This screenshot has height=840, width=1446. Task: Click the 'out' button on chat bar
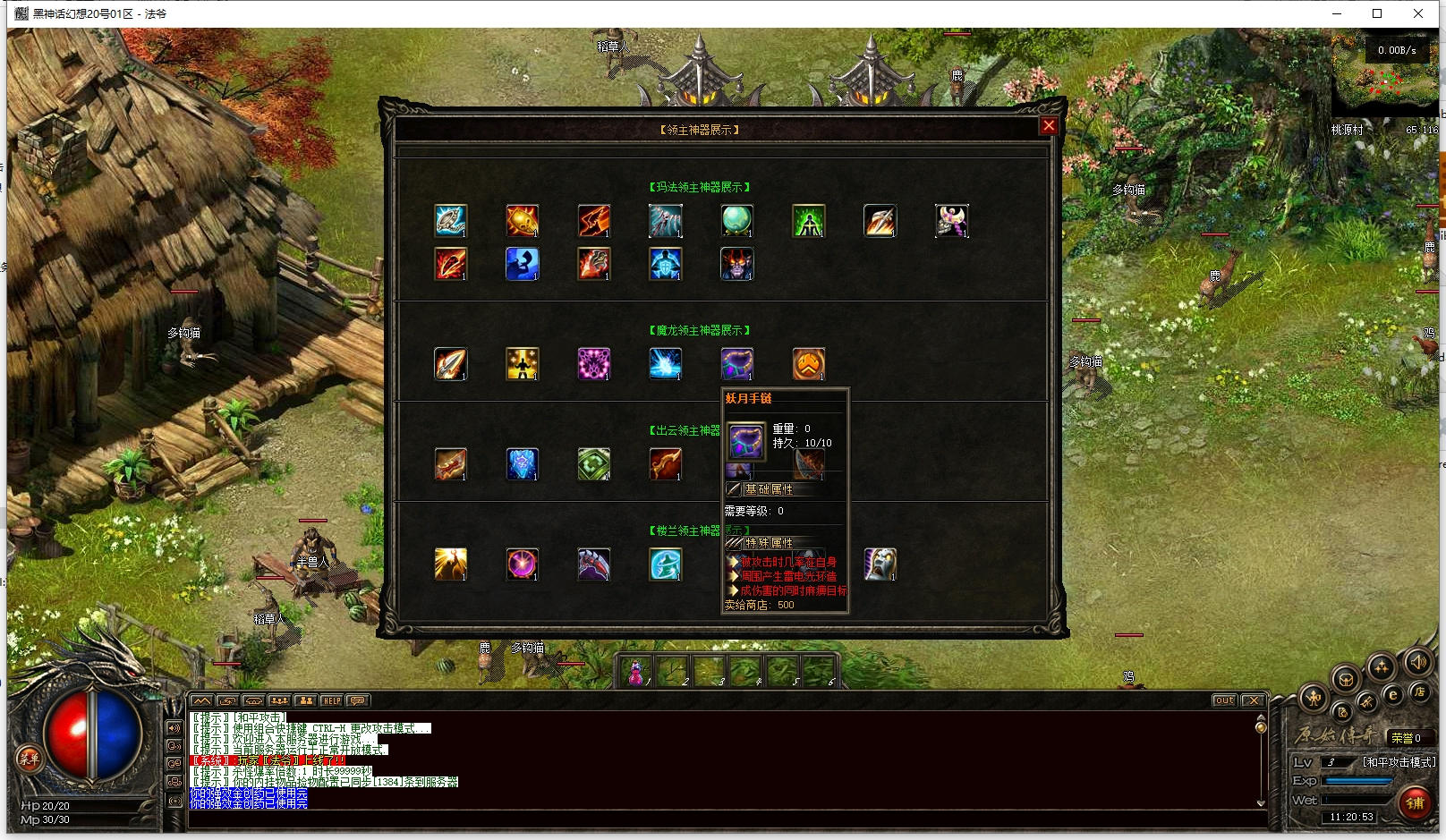1224,700
